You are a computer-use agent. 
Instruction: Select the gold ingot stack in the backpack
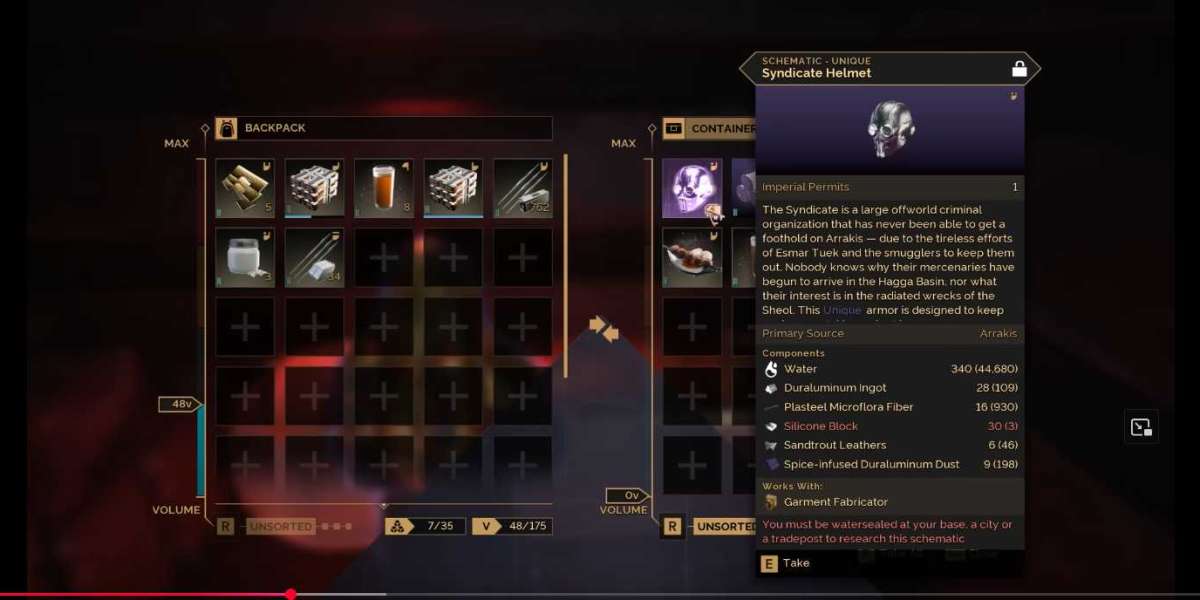tap(244, 188)
